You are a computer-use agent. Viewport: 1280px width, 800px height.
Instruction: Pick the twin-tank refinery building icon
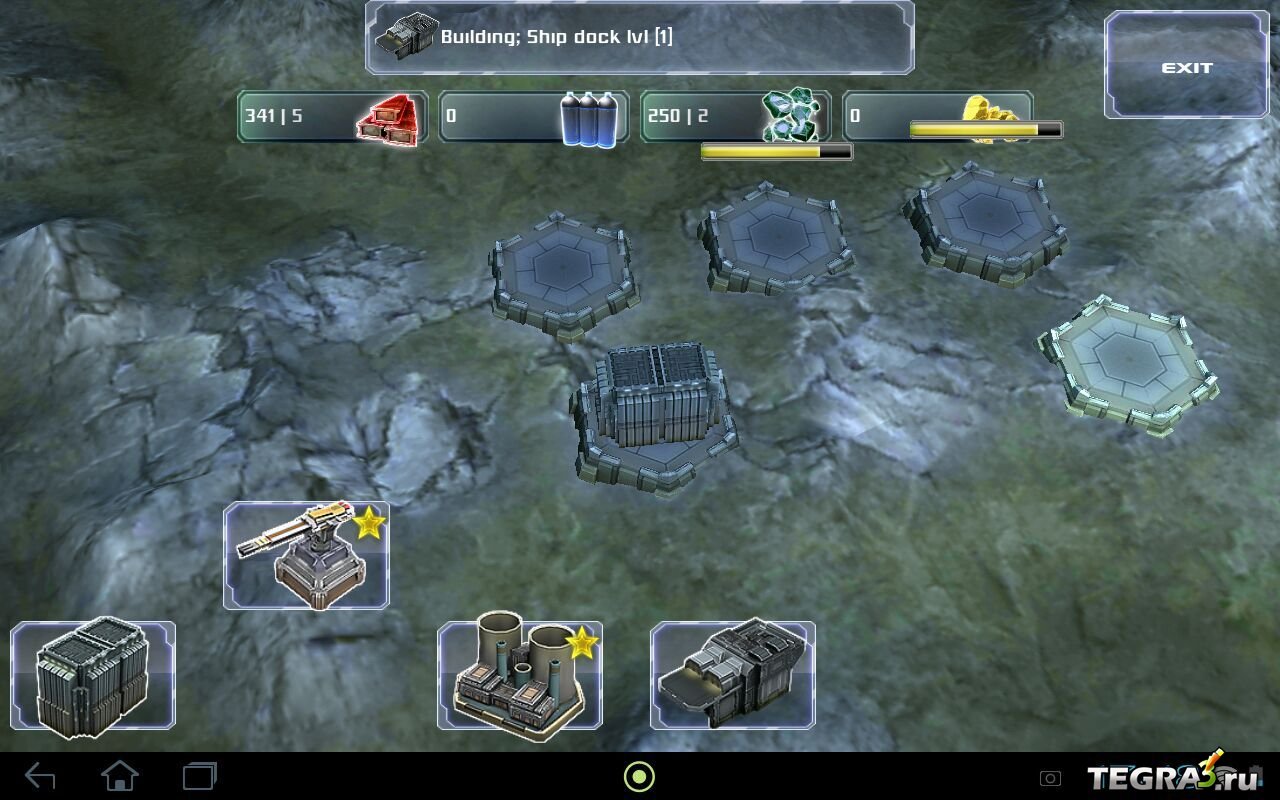click(x=519, y=676)
